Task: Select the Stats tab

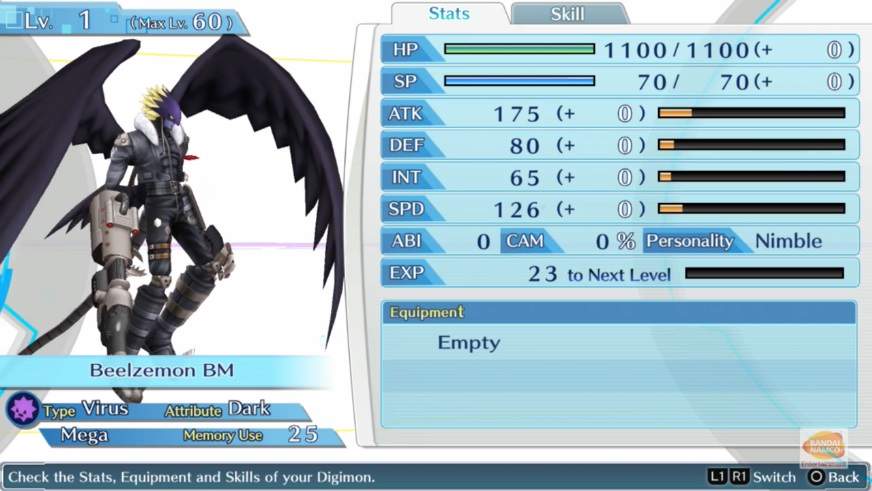Action: pos(449,14)
